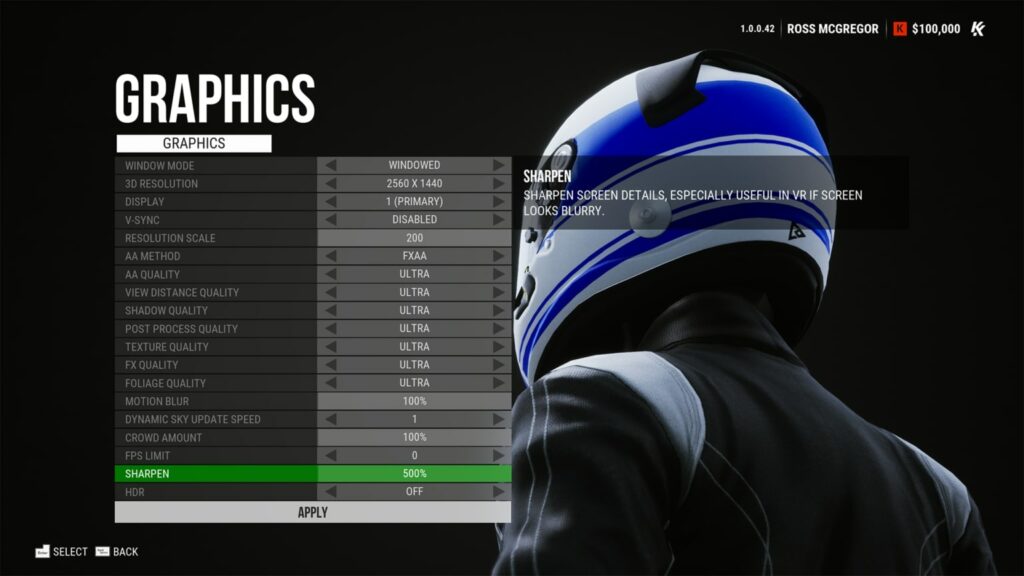Image resolution: width=1024 pixels, height=576 pixels.
Task: Click the right arrow for Display
Action: (498, 202)
